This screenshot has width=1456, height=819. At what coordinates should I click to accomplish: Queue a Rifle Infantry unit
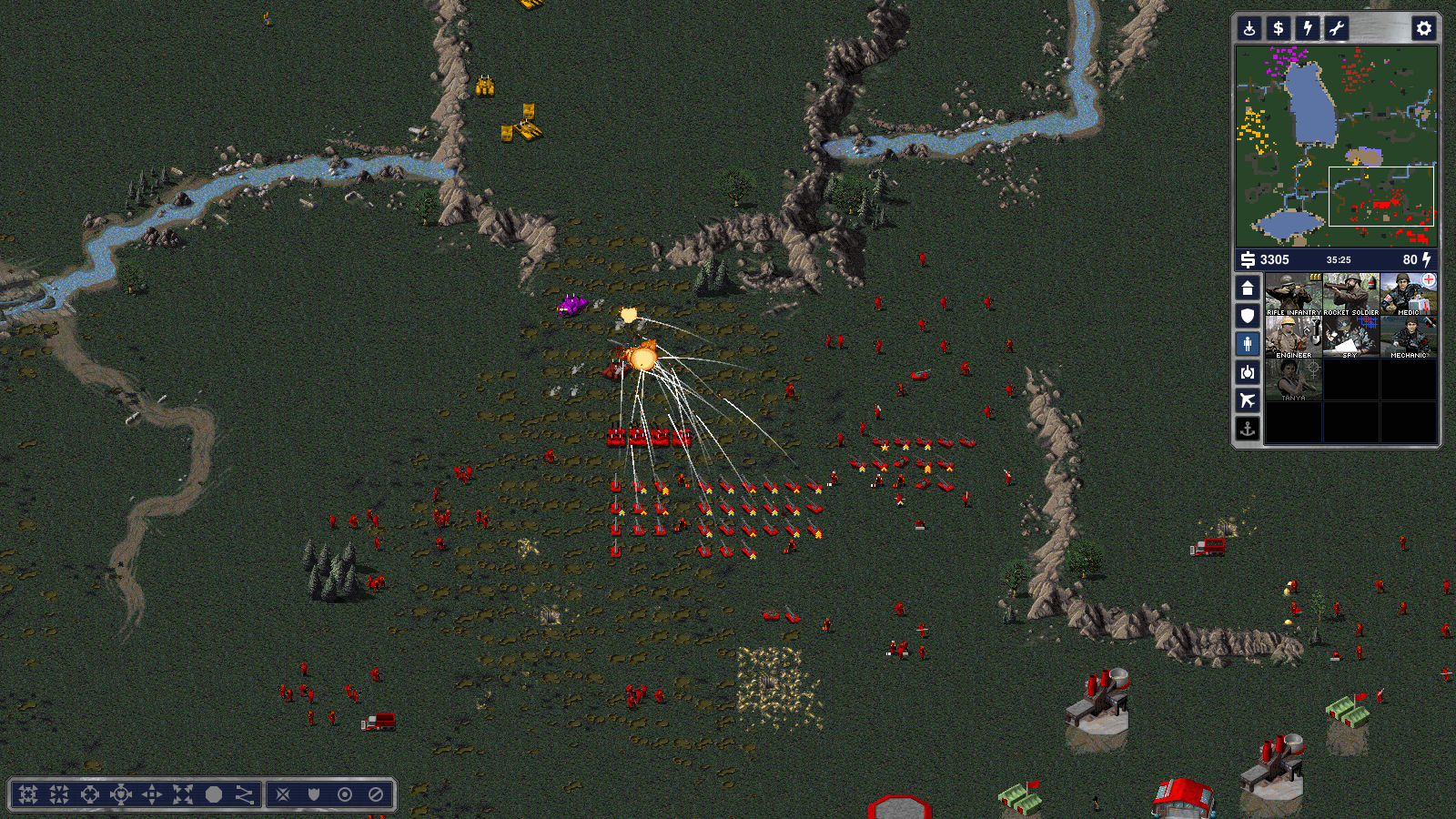coord(1293,294)
